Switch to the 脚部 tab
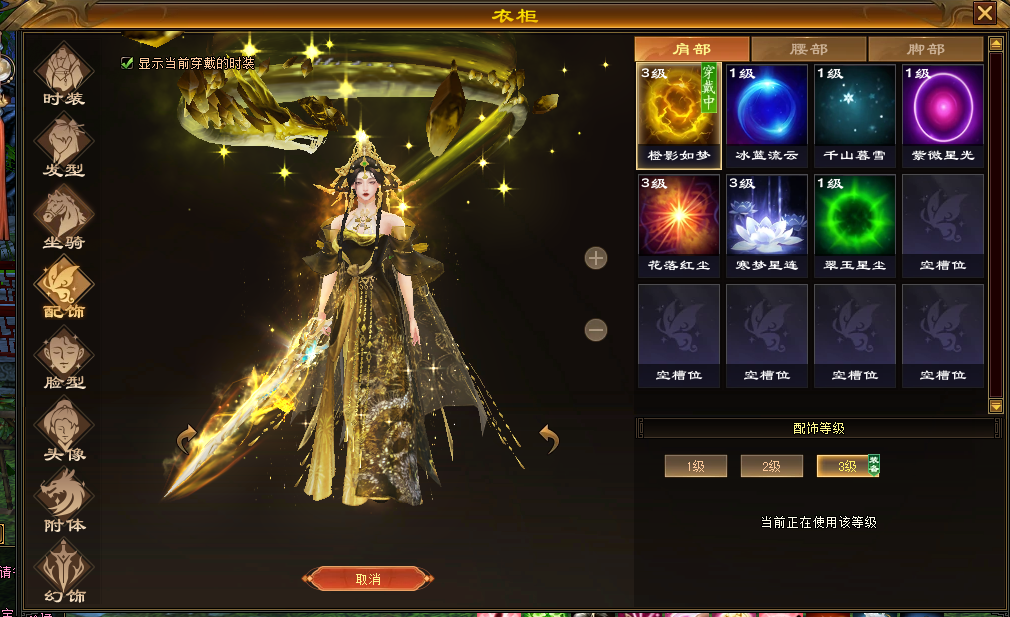 925,49
